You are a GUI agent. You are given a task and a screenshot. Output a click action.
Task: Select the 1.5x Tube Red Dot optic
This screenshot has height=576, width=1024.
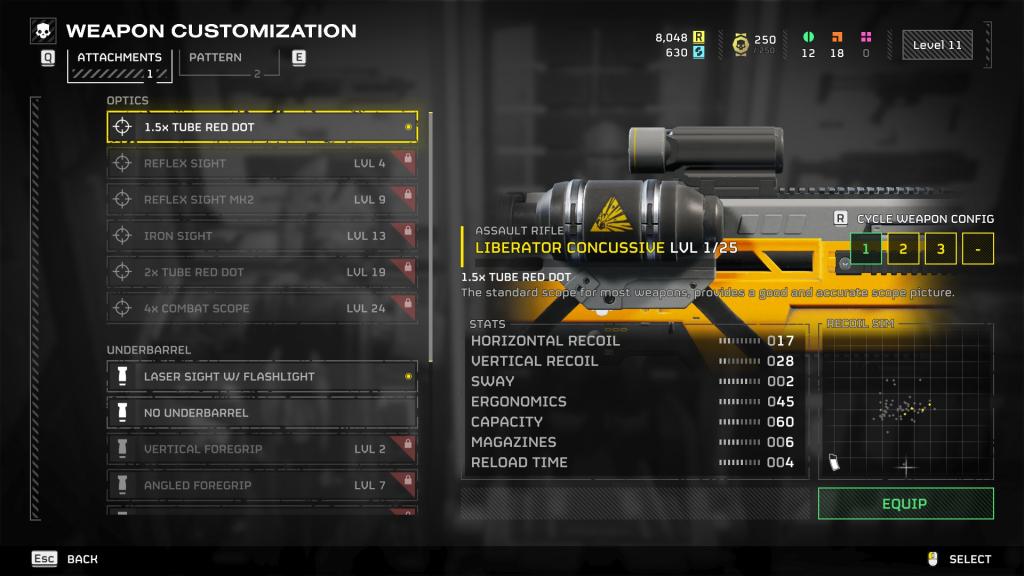(262, 127)
